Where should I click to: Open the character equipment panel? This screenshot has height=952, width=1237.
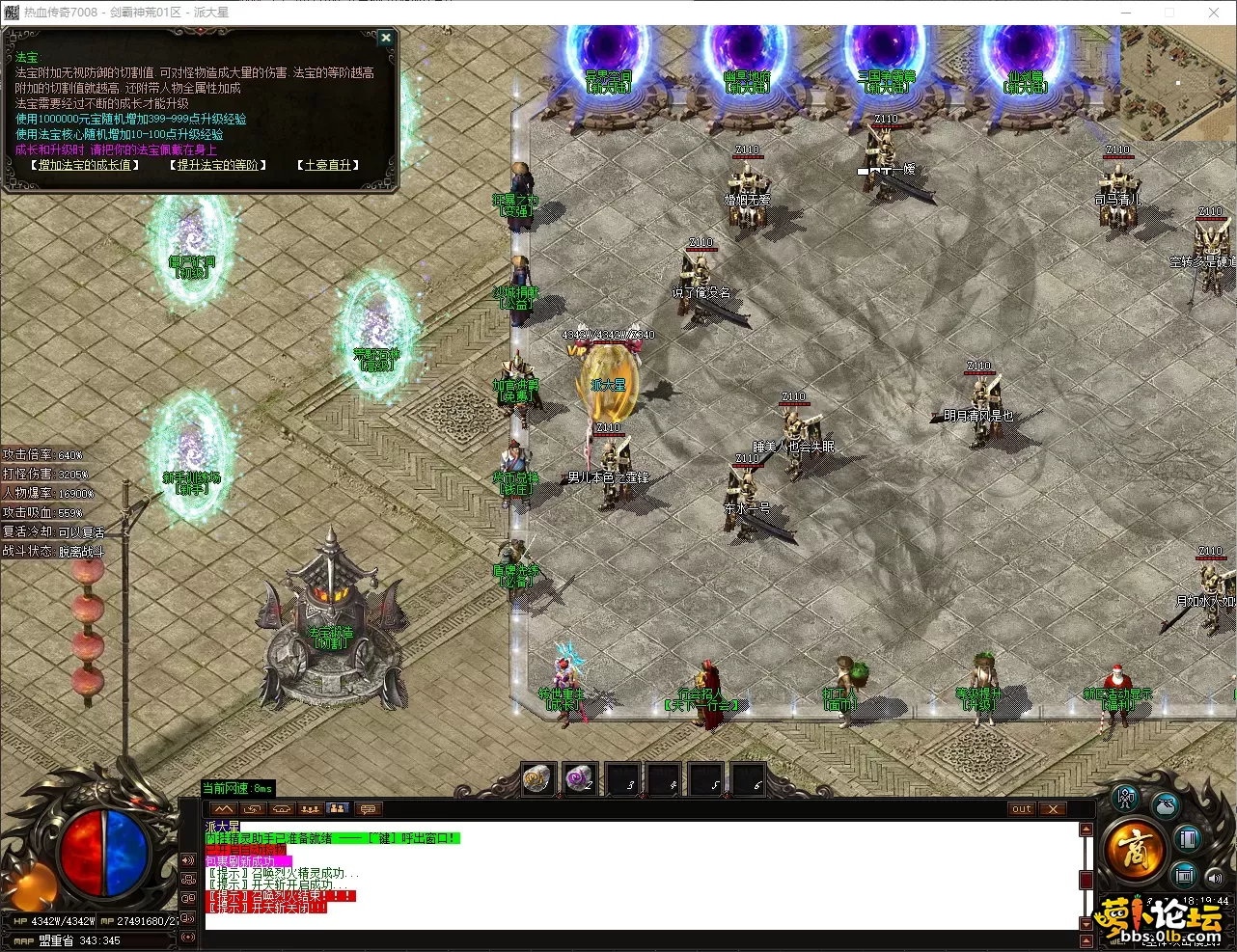1125,800
